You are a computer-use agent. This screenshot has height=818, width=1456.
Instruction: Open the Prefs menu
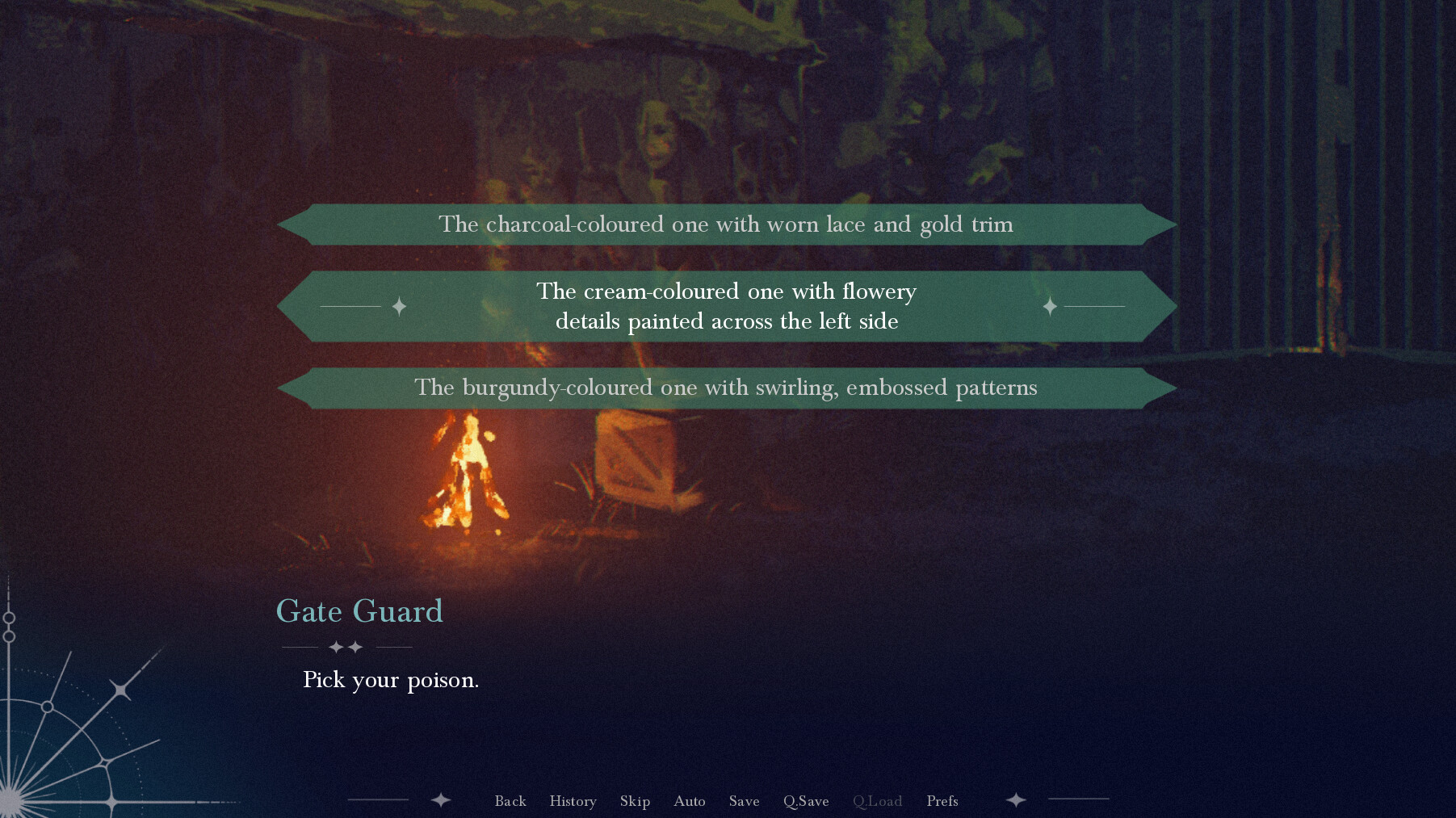pyautogui.click(x=942, y=800)
